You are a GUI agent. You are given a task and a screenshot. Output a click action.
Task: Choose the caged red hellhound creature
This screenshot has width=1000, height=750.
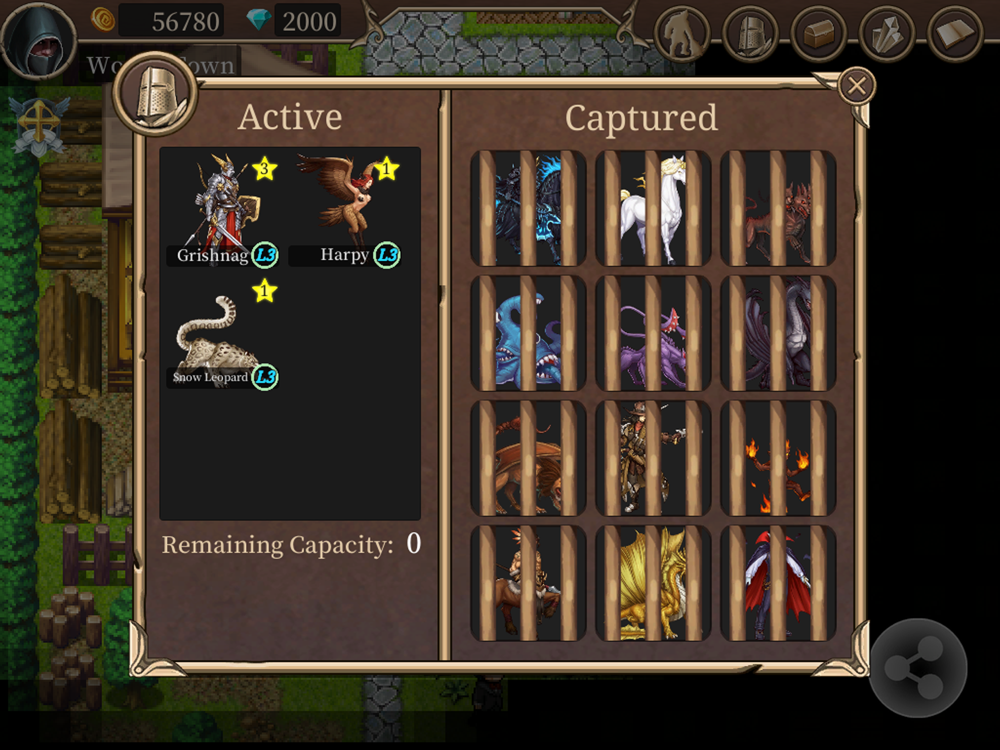click(778, 208)
